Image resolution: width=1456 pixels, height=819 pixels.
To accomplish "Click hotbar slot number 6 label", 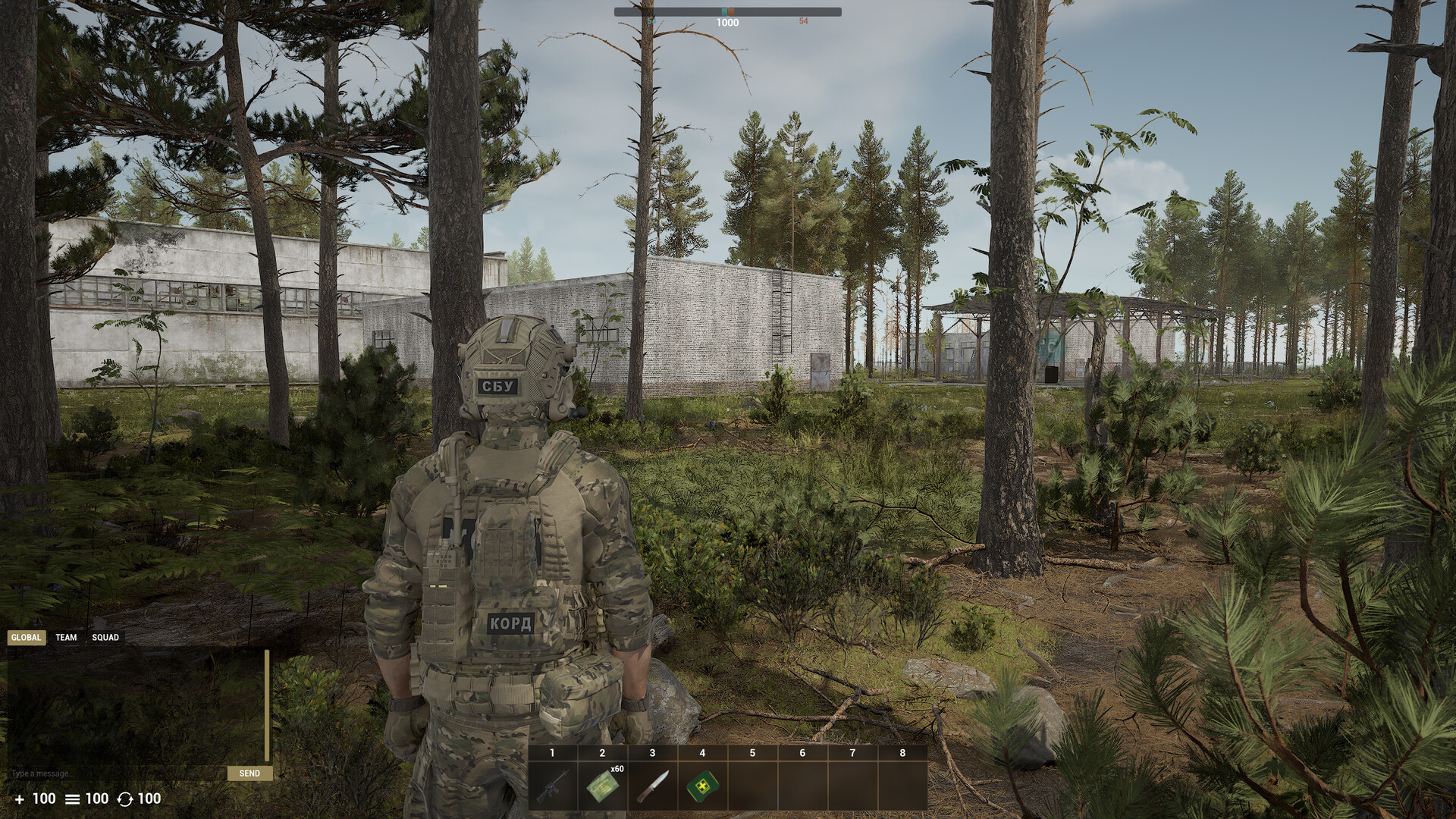I will [802, 754].
